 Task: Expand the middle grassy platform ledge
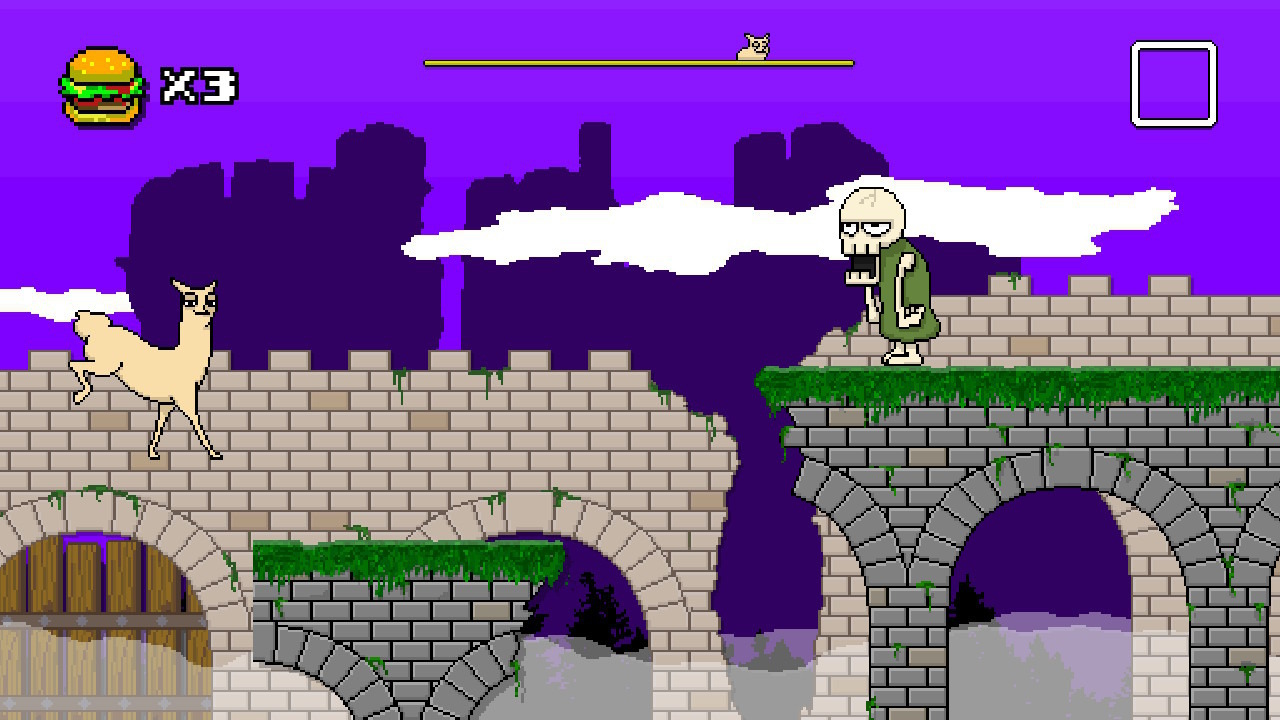point(400,555)
